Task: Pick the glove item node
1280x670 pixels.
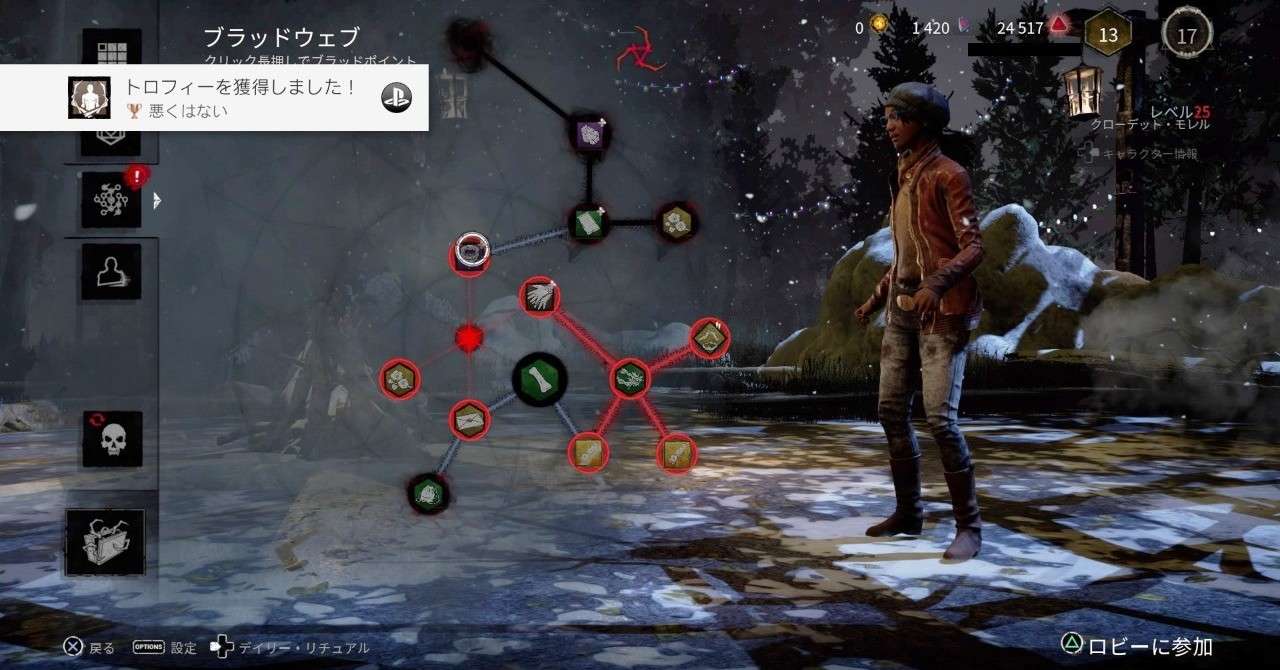Action: 540,297
